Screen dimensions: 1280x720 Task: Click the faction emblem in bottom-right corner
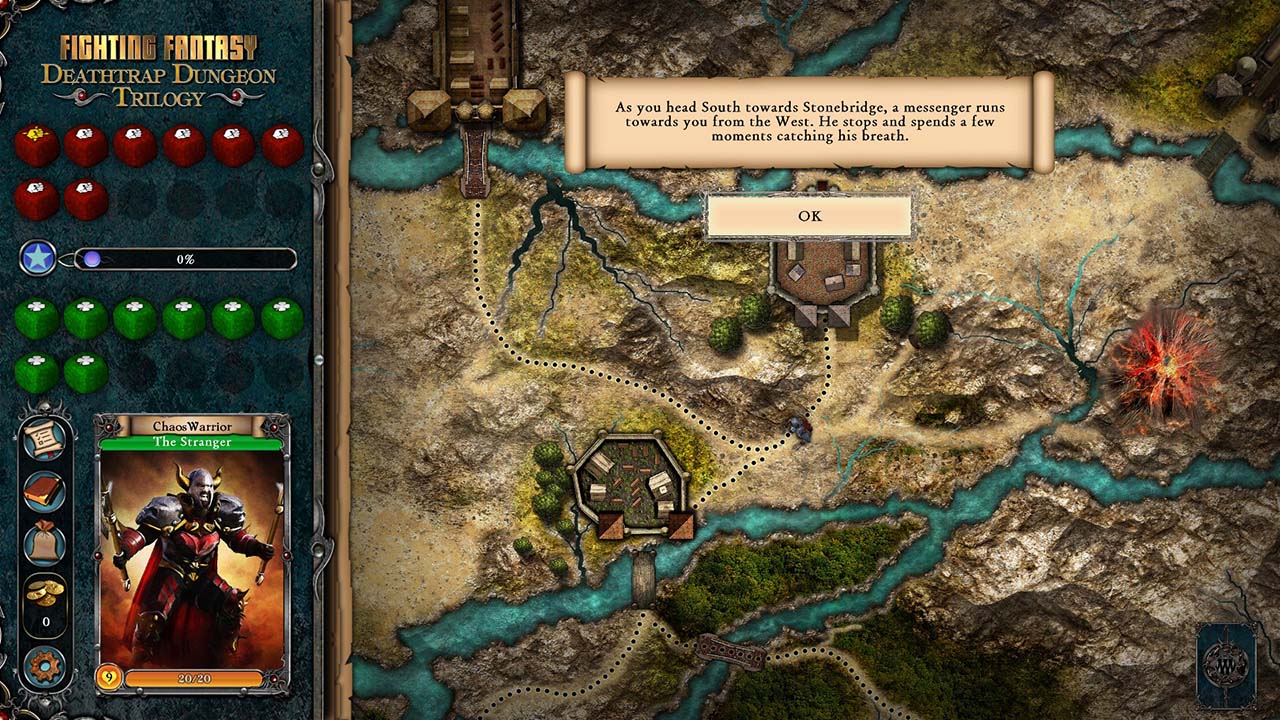point(1226,665)
